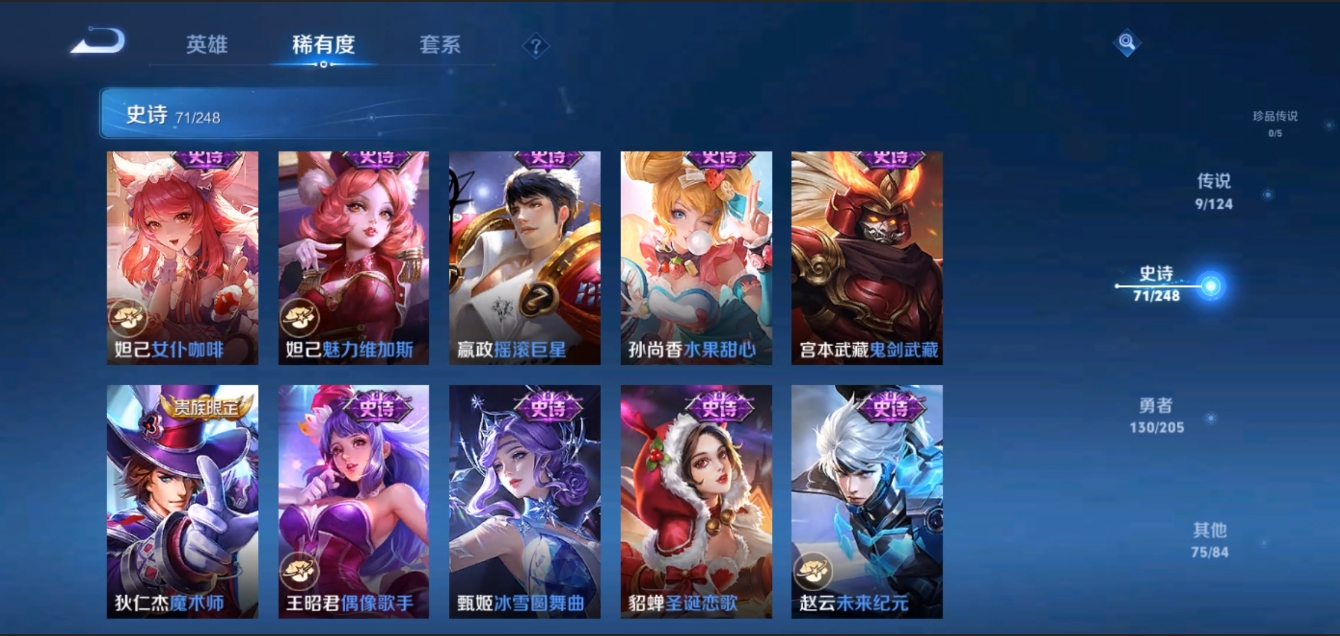Show help via the question mark icon

click(536, 46)
